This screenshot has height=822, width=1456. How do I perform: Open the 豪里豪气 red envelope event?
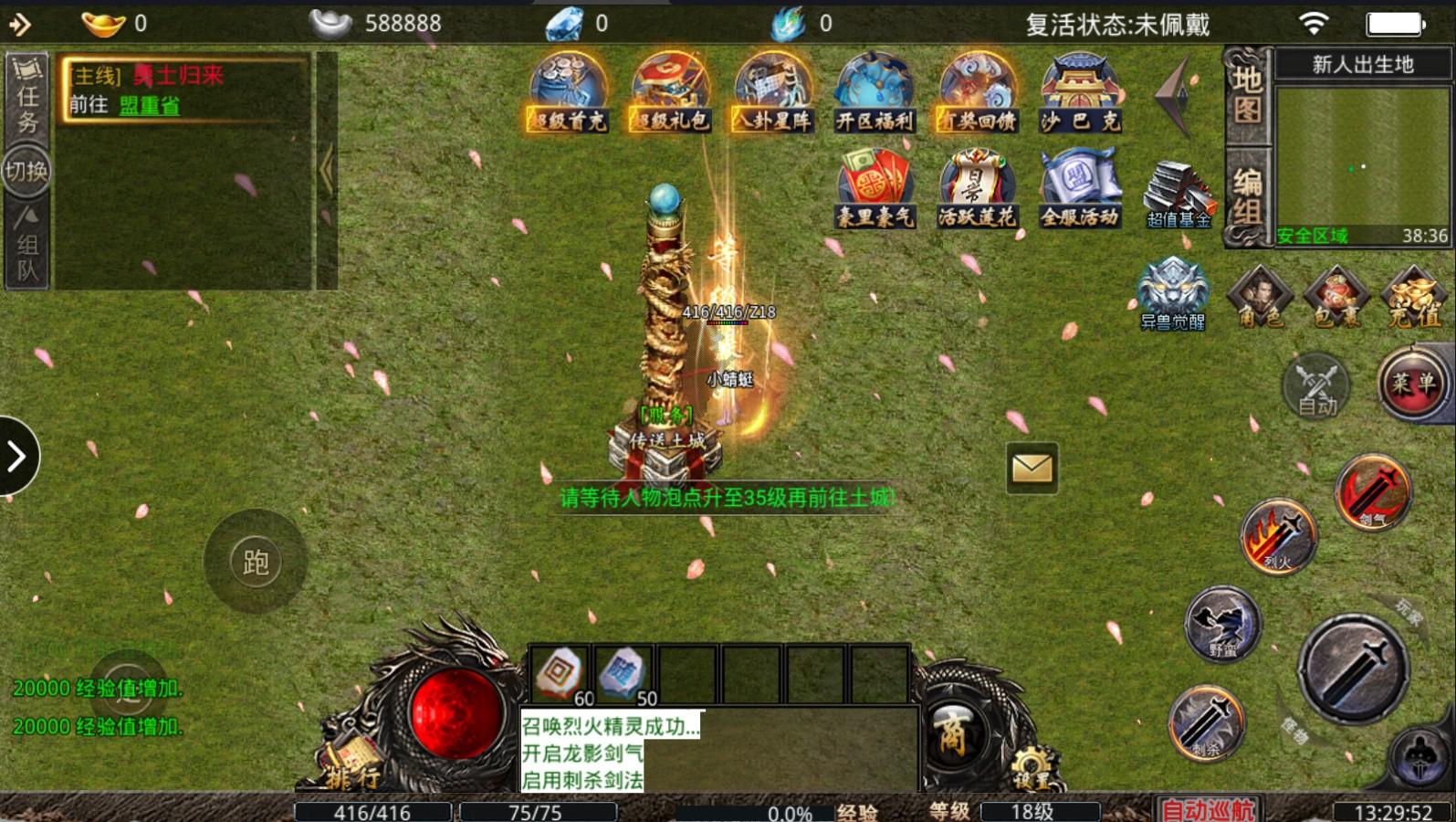point(875,190)
